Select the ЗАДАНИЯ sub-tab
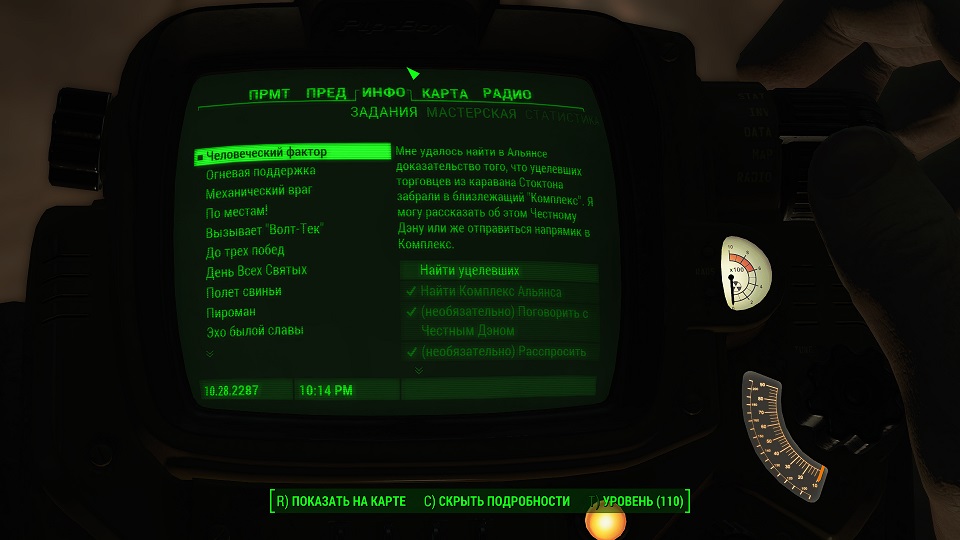This screenshot has height=540, width=960. pyautogui.click(x=384, y=114)
